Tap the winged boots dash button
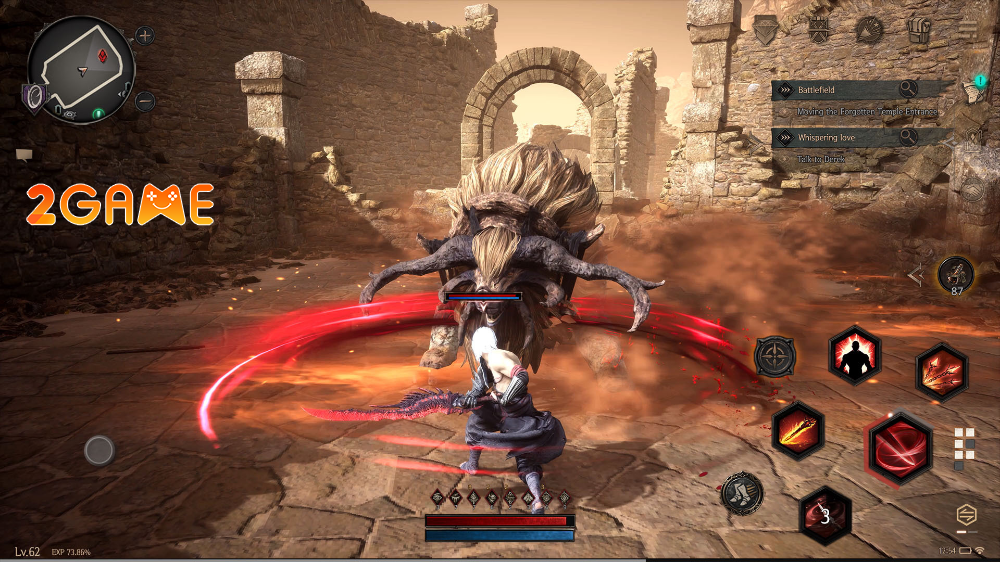The height and width of the screenshot is (562, 1000). click(742, 493)
